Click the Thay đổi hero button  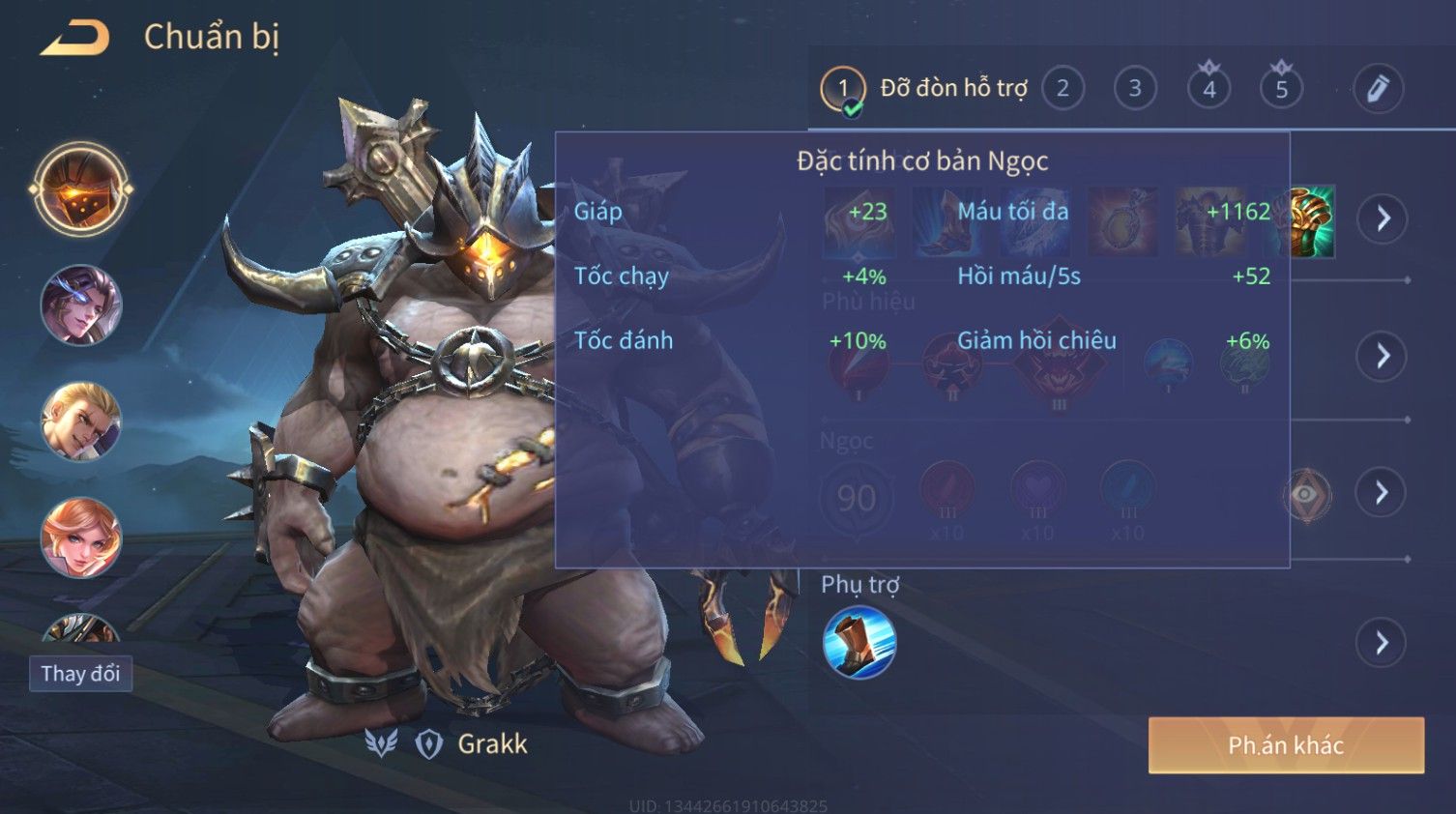pyautogui.click(x=80, y=674)
